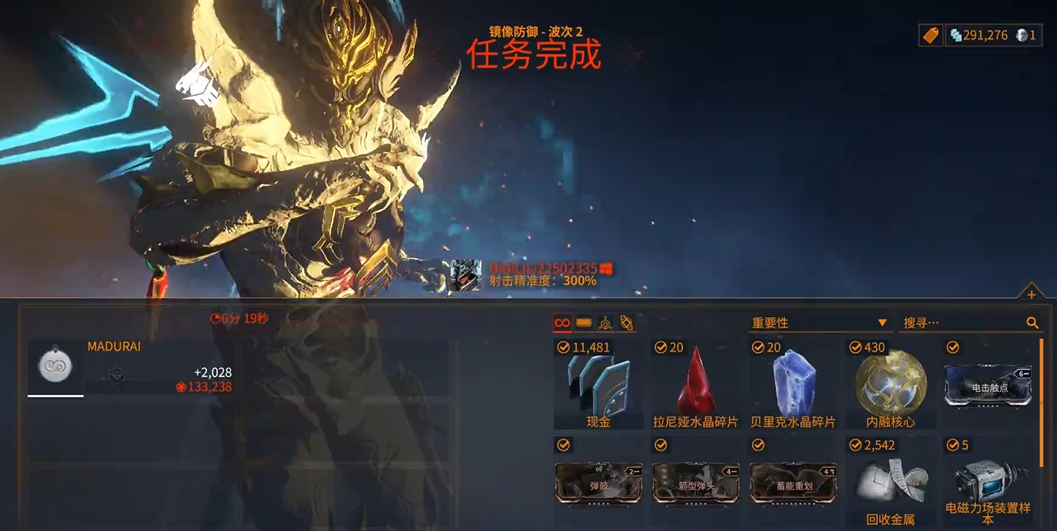View the 箭型弹头 mod card

(x=696, y=483)
